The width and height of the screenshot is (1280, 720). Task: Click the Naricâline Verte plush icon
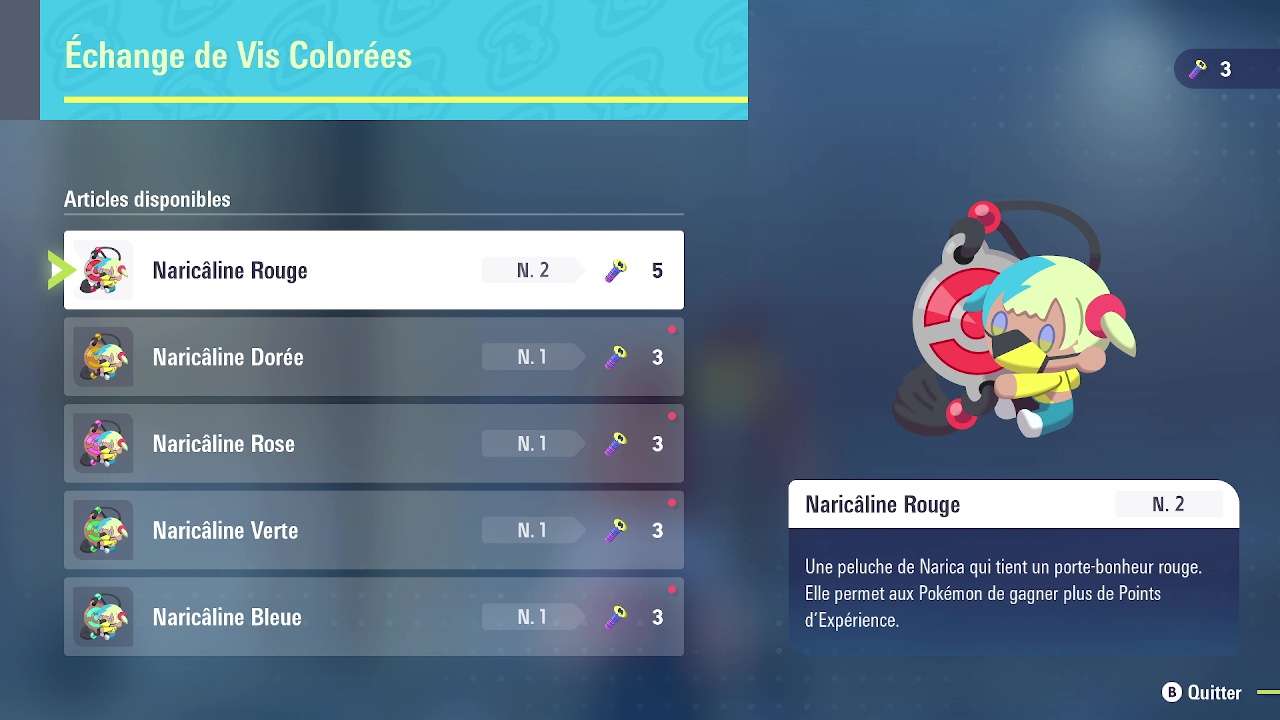tap(103, 530)
